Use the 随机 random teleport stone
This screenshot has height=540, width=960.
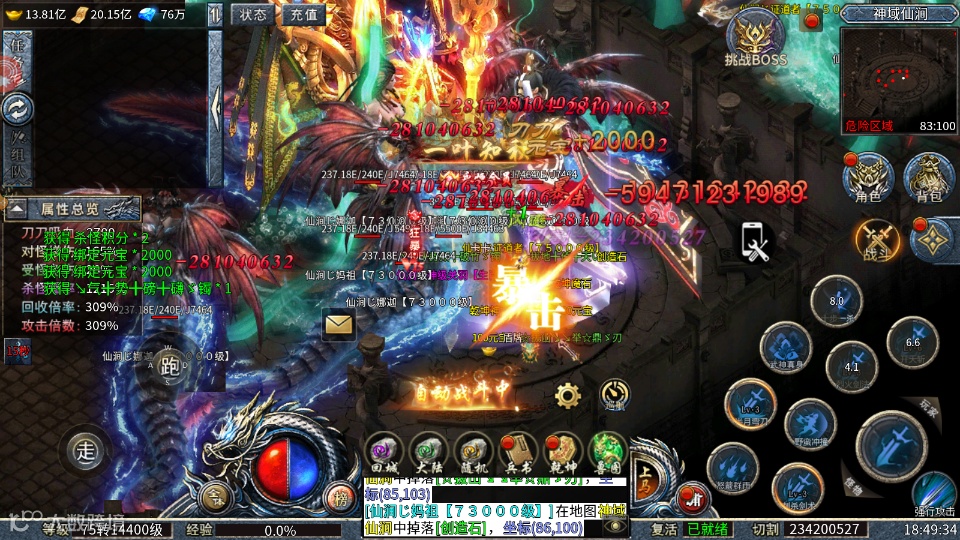(472, 453)
